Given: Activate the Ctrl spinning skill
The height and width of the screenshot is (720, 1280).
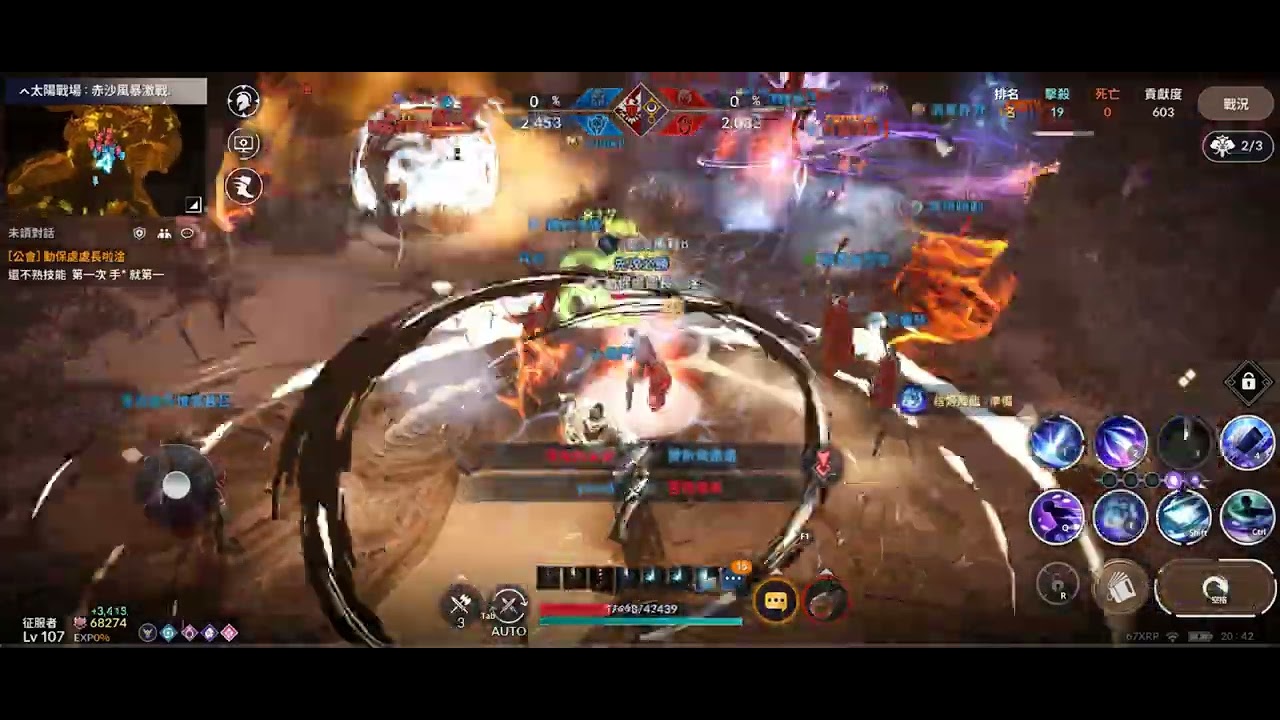Looking at the screenshot, I should 1246,517.
